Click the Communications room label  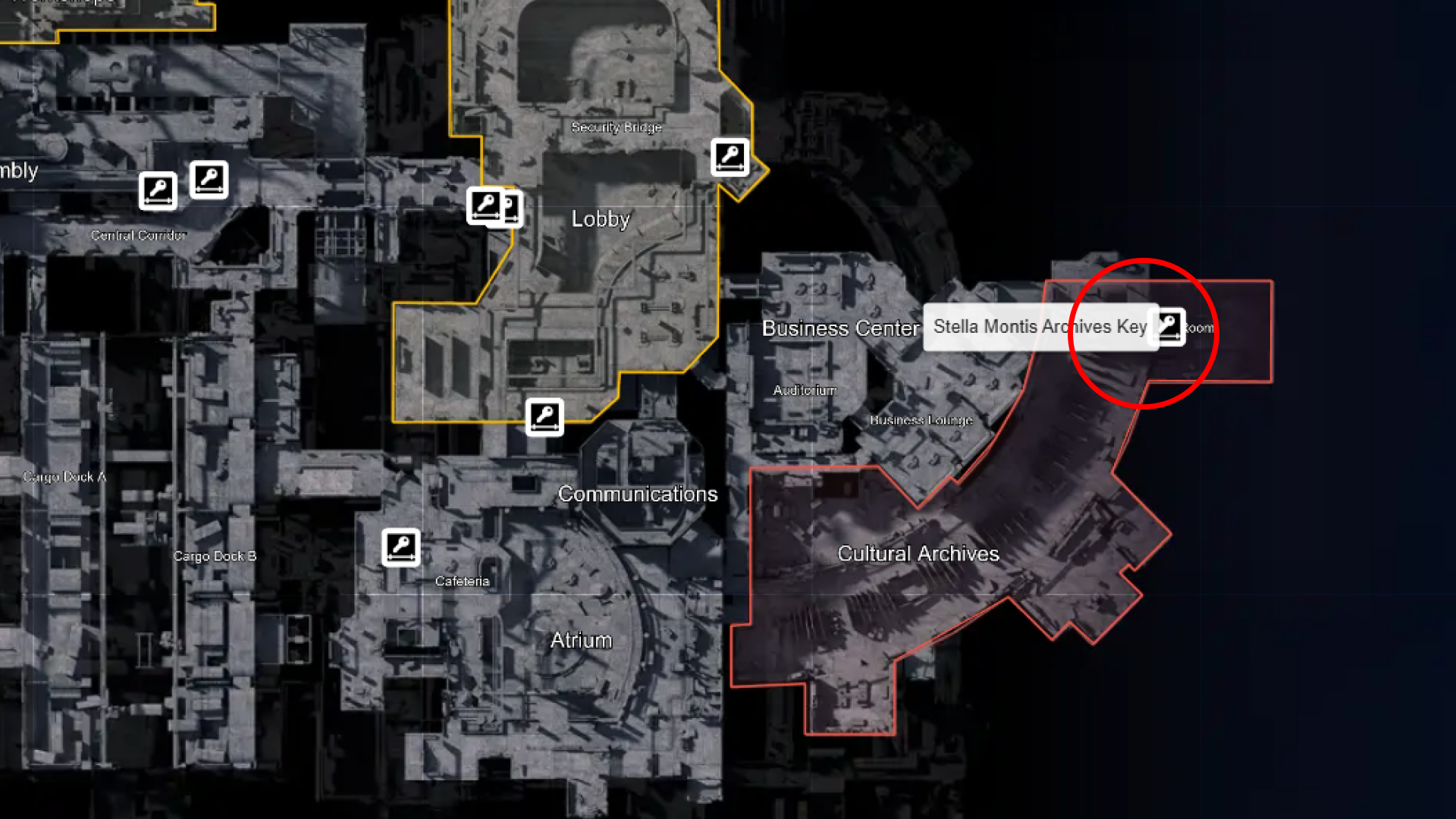[639, 494]
